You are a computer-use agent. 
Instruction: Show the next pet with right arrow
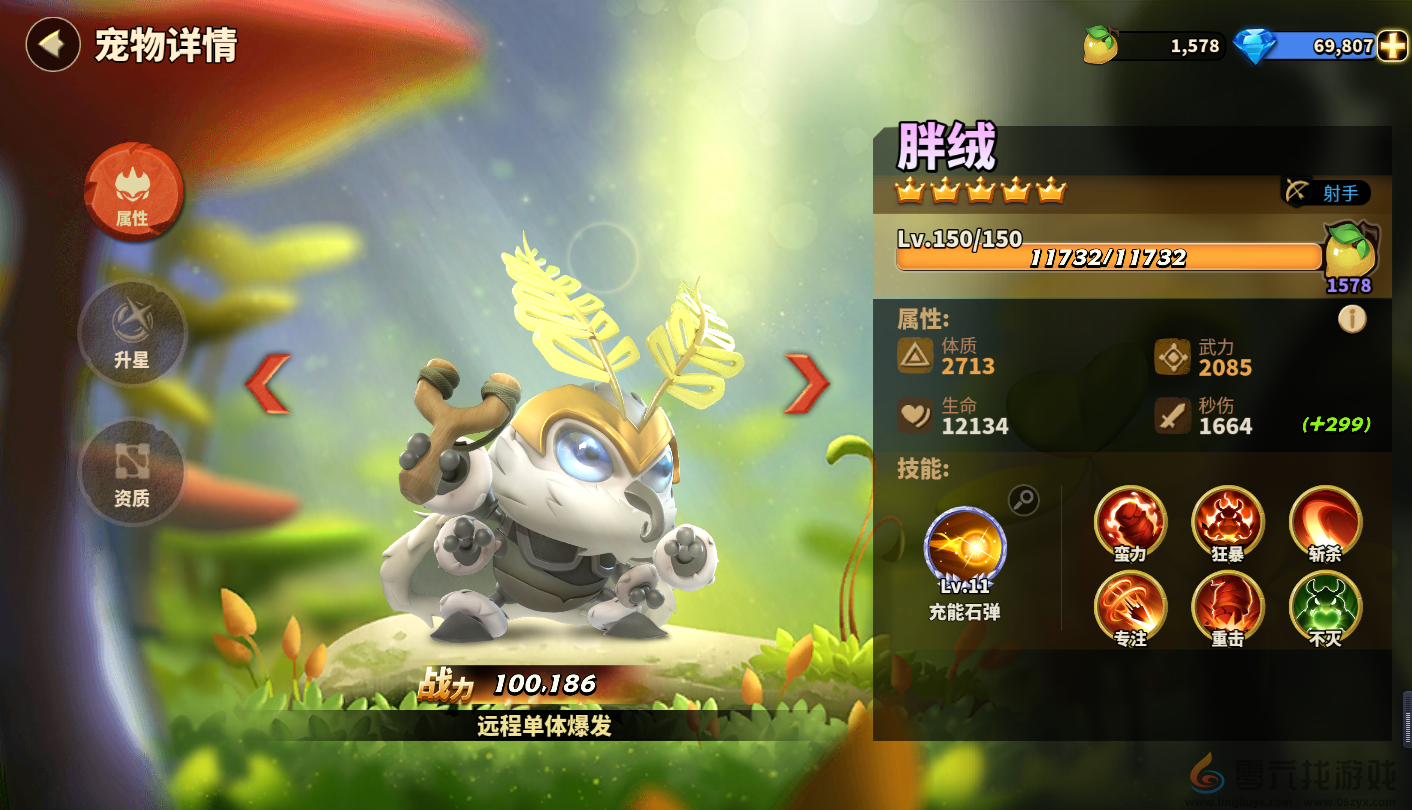(806, 384)
